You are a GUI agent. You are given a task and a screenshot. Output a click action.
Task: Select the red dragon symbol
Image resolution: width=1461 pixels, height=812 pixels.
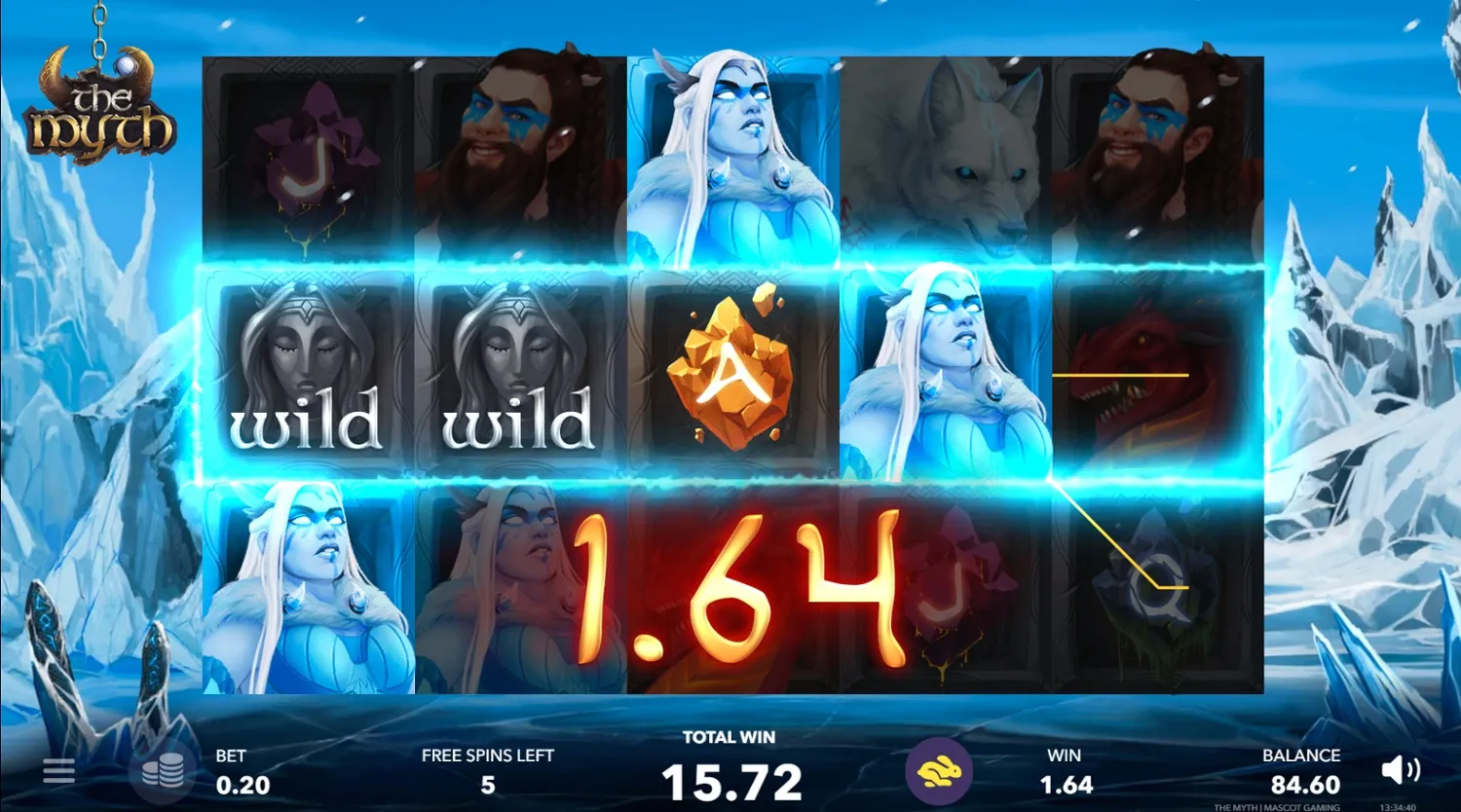point(1149,376)
